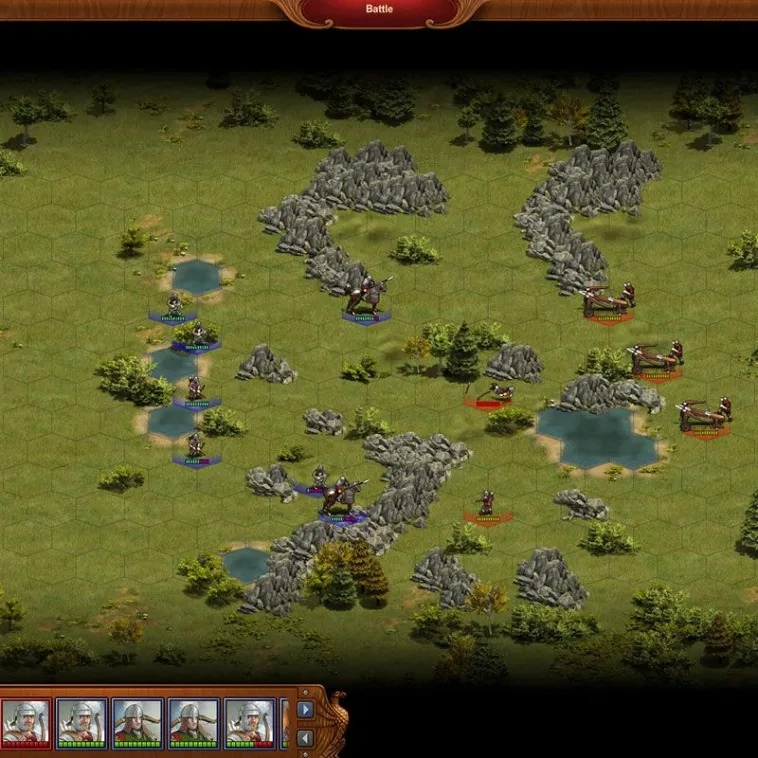Screen dimensions: 758x758
Task: Show next units with the right arrow button
Action: (x=305, y=710)
